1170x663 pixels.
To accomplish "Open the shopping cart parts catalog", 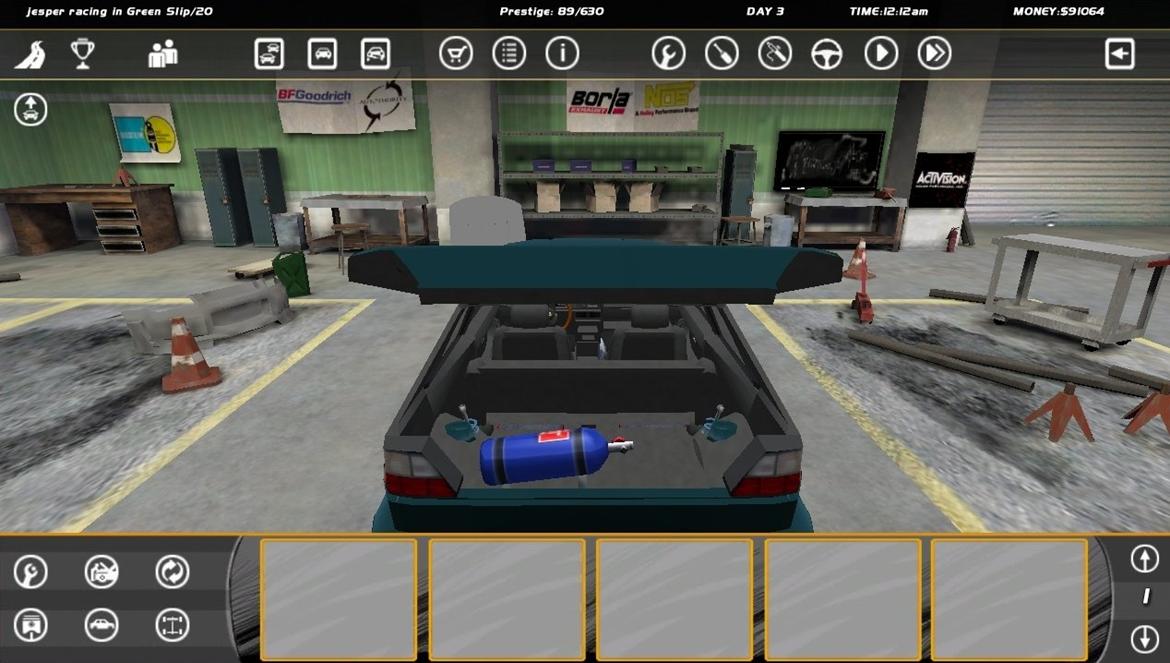I will (x=456, y=54).
